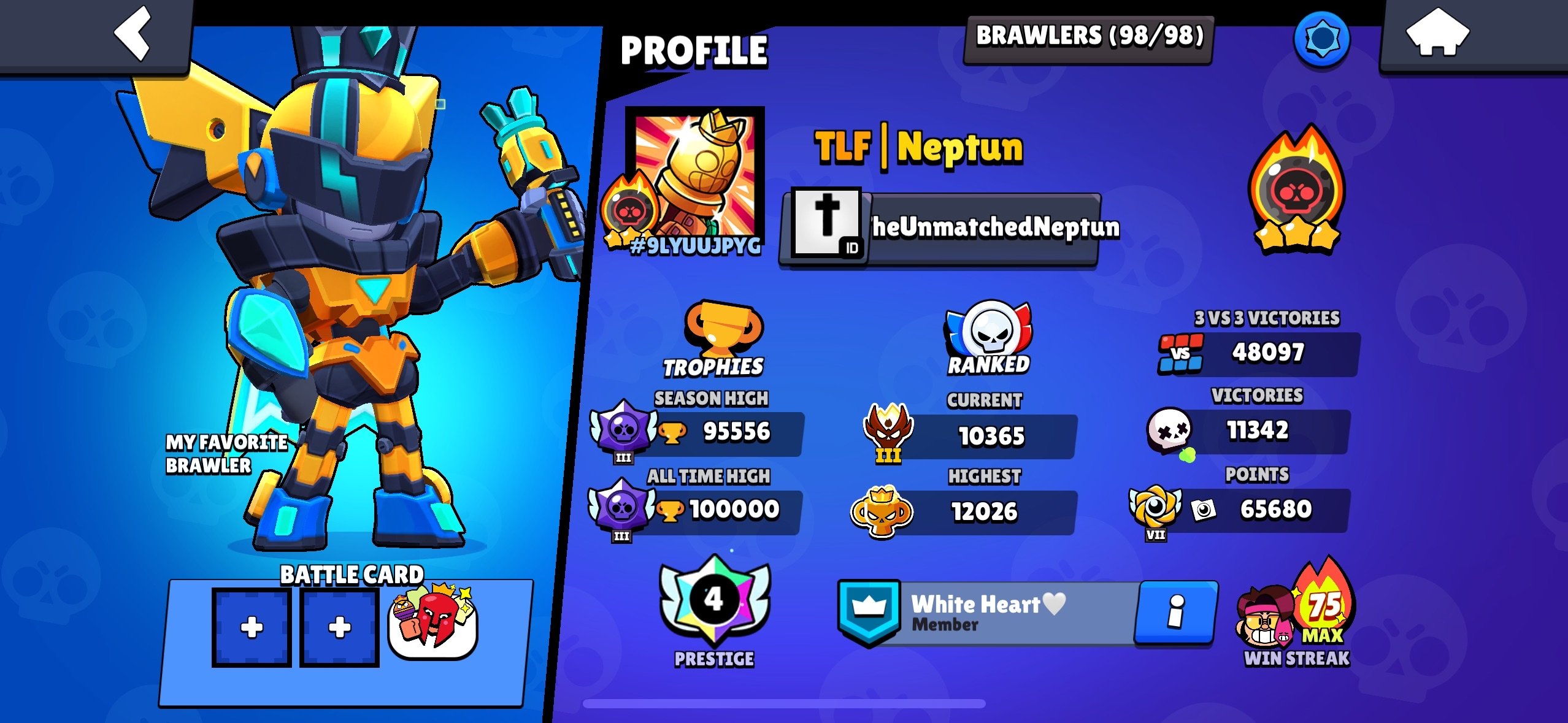Image resolution: width=1568 pixels, height=723 pixels.
Task: Click the blue hexagon settings icon
Action: point(1321,39)
